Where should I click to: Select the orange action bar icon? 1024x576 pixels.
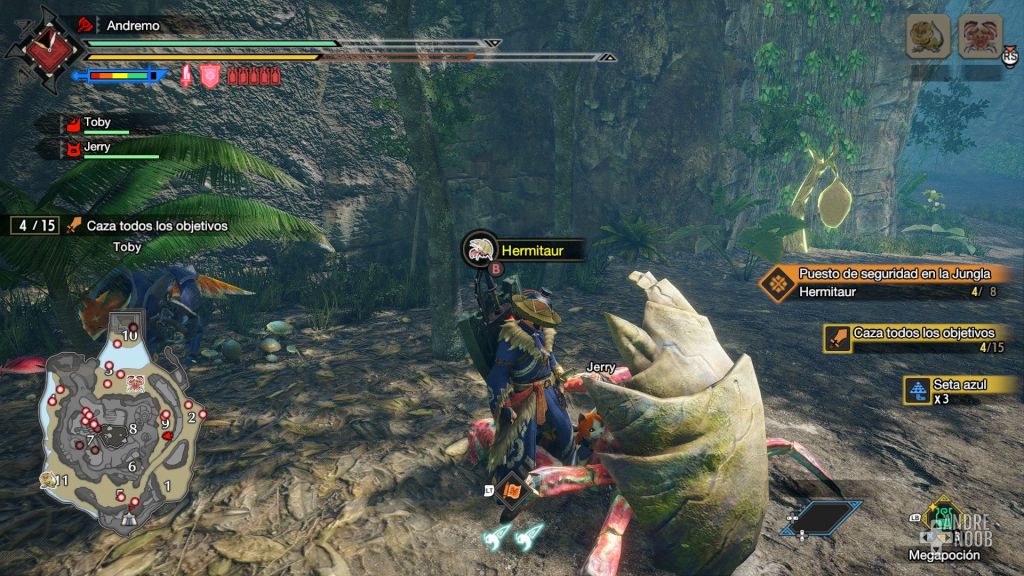click(x=510, y=491)
